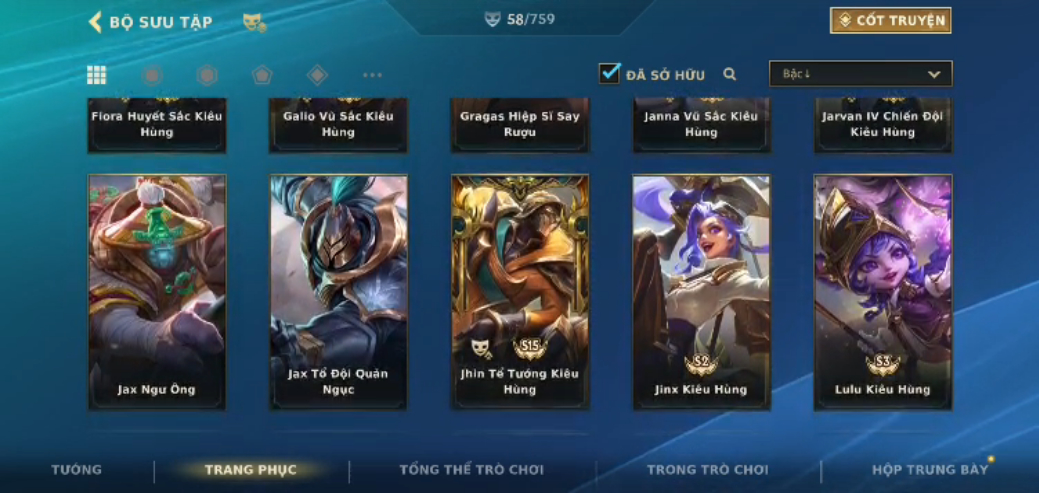The height and width of the screenshot is (493, 1039).
Task: Select the Jax Ngư Ông skin card
Action: coord(157,291)
